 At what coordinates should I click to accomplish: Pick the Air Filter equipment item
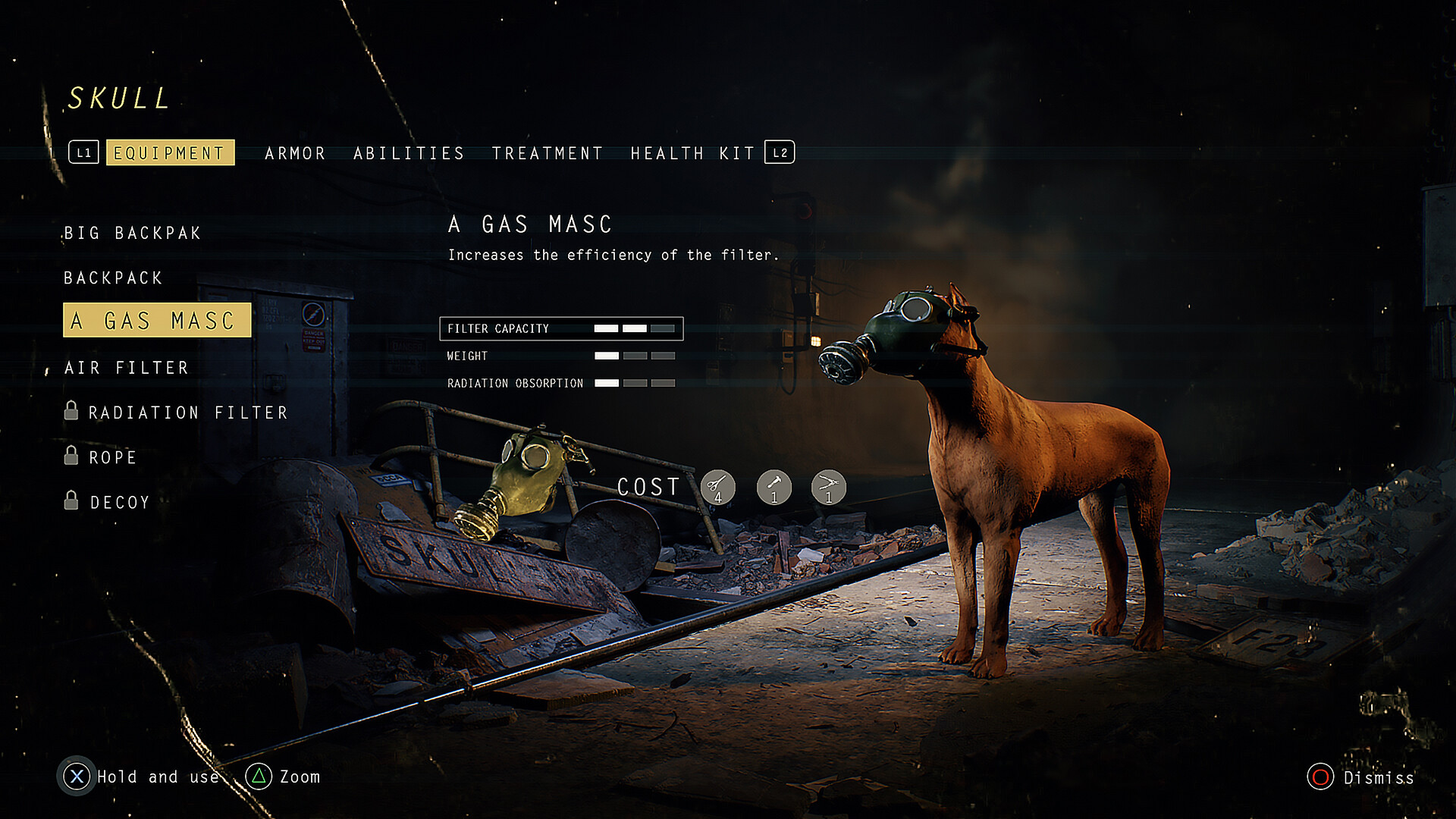[127, 369]
